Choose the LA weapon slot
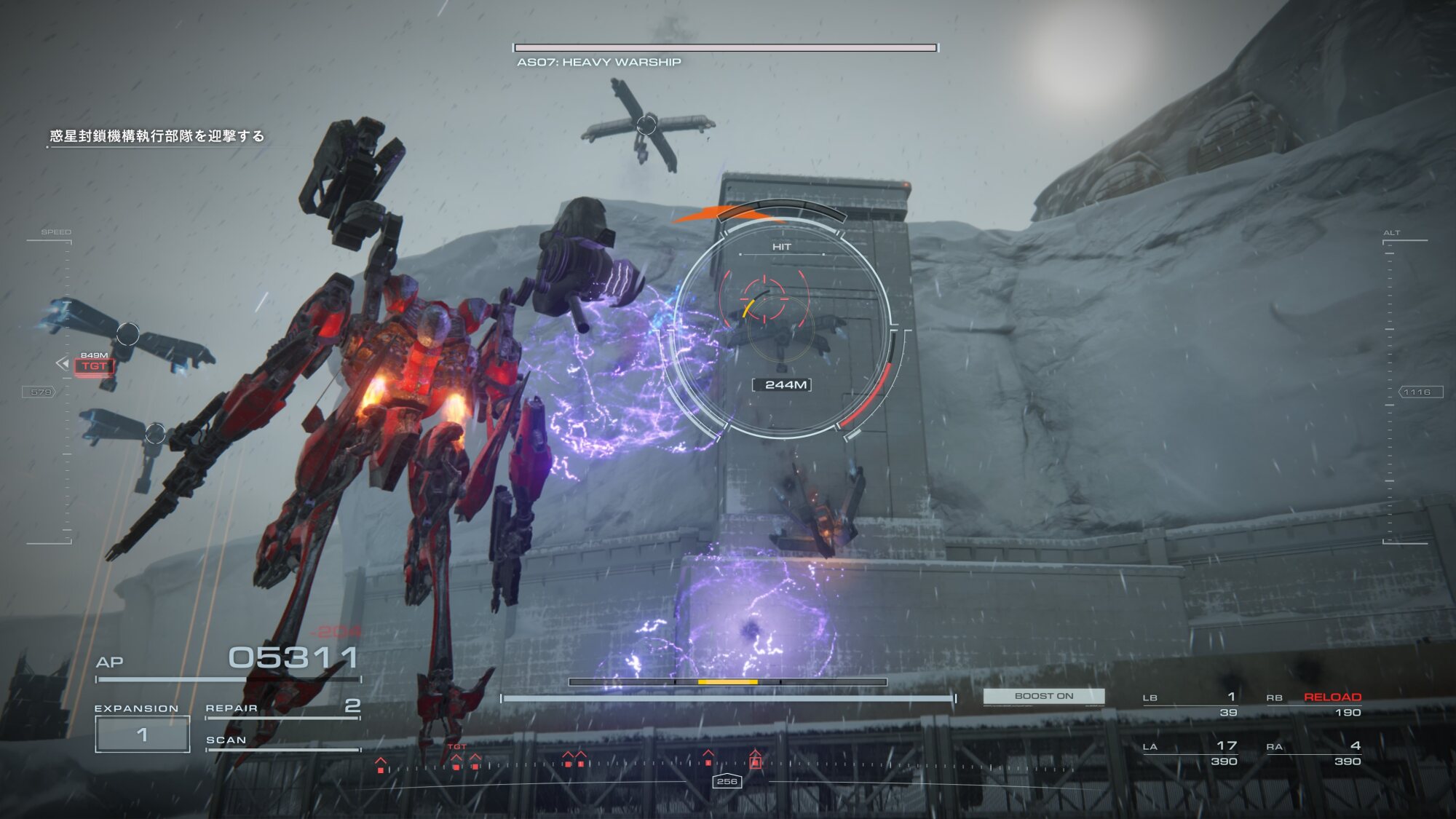 click(1190, 753)
